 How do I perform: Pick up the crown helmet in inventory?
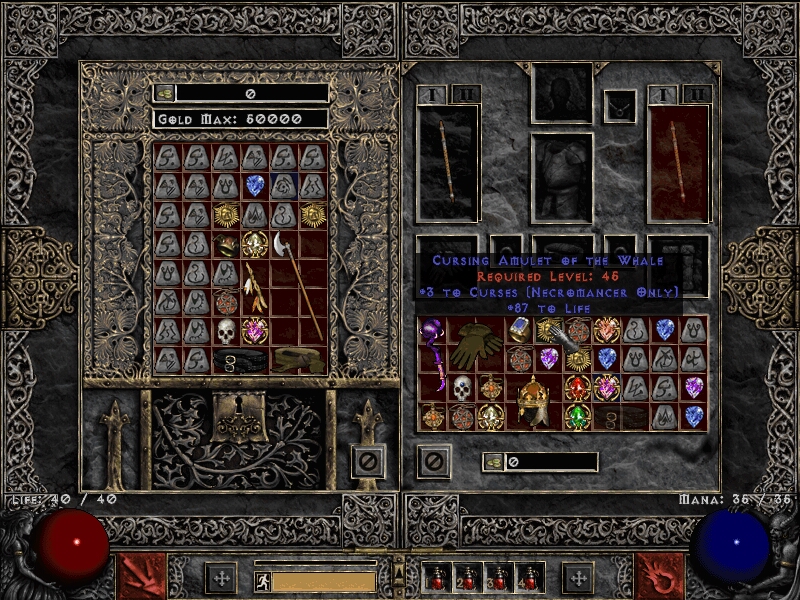534,402
